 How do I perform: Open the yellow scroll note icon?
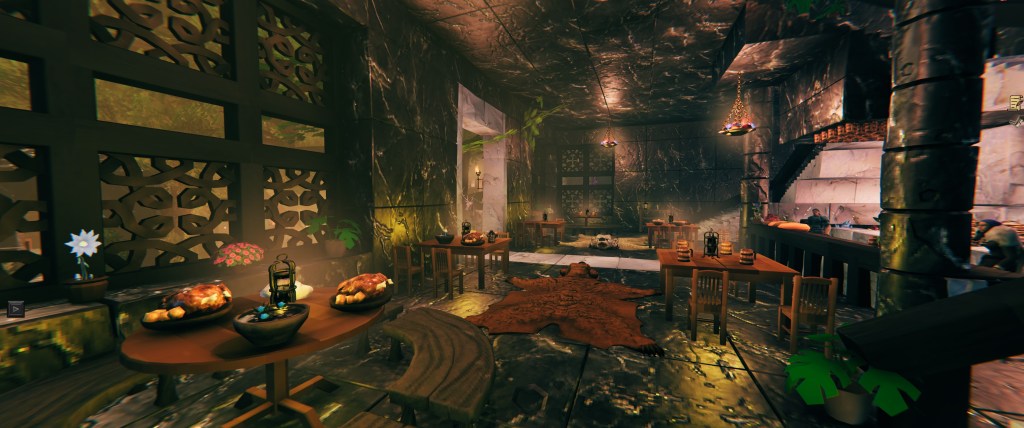(x=1016, y=101)
